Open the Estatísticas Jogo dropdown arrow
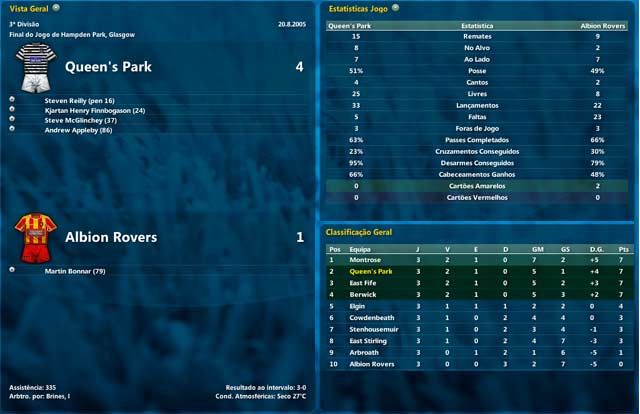The height and width of the screenshot is (414, 640). click(396, 7)
